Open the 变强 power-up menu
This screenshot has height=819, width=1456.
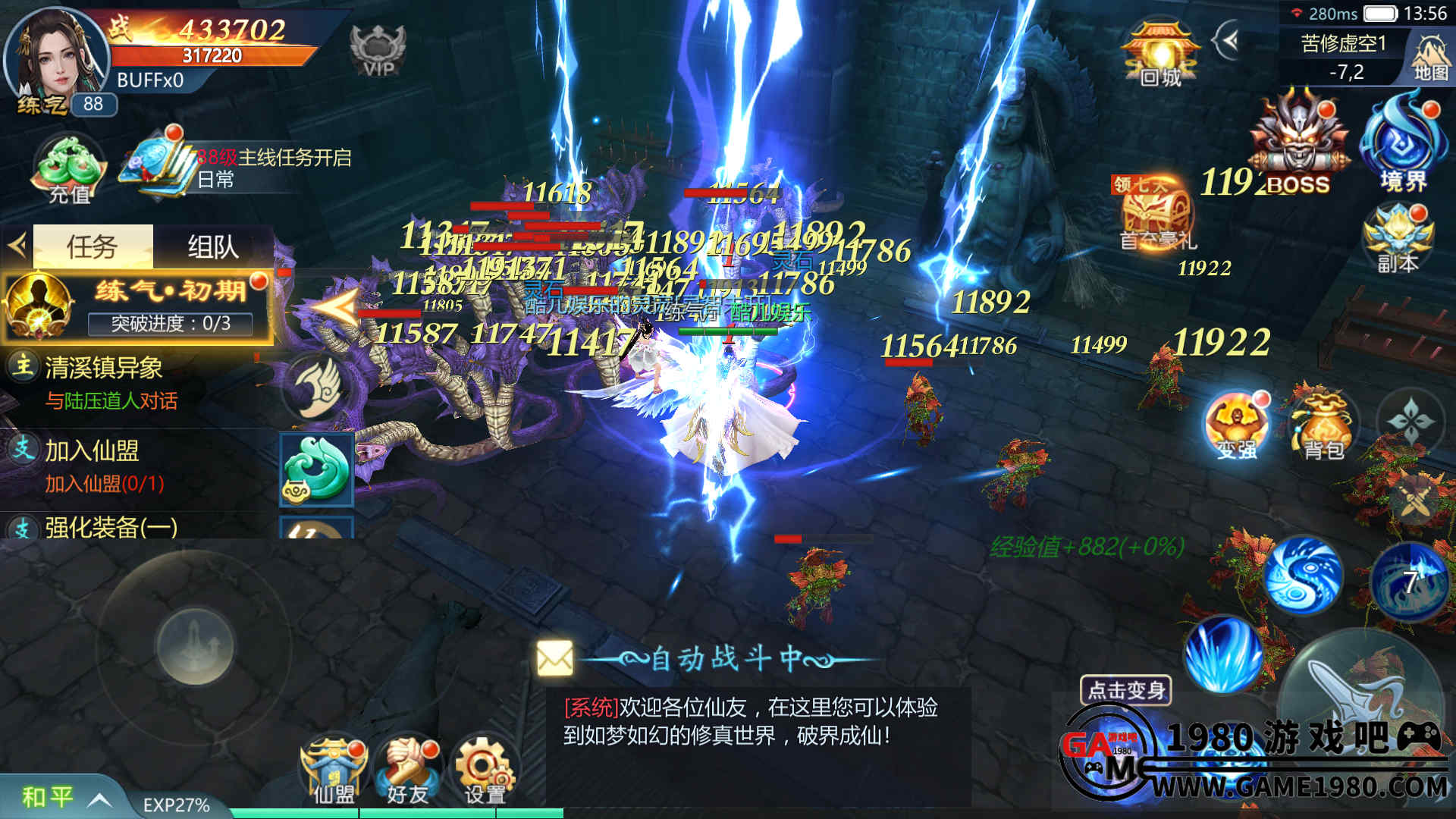click(x=1236, y=426)
